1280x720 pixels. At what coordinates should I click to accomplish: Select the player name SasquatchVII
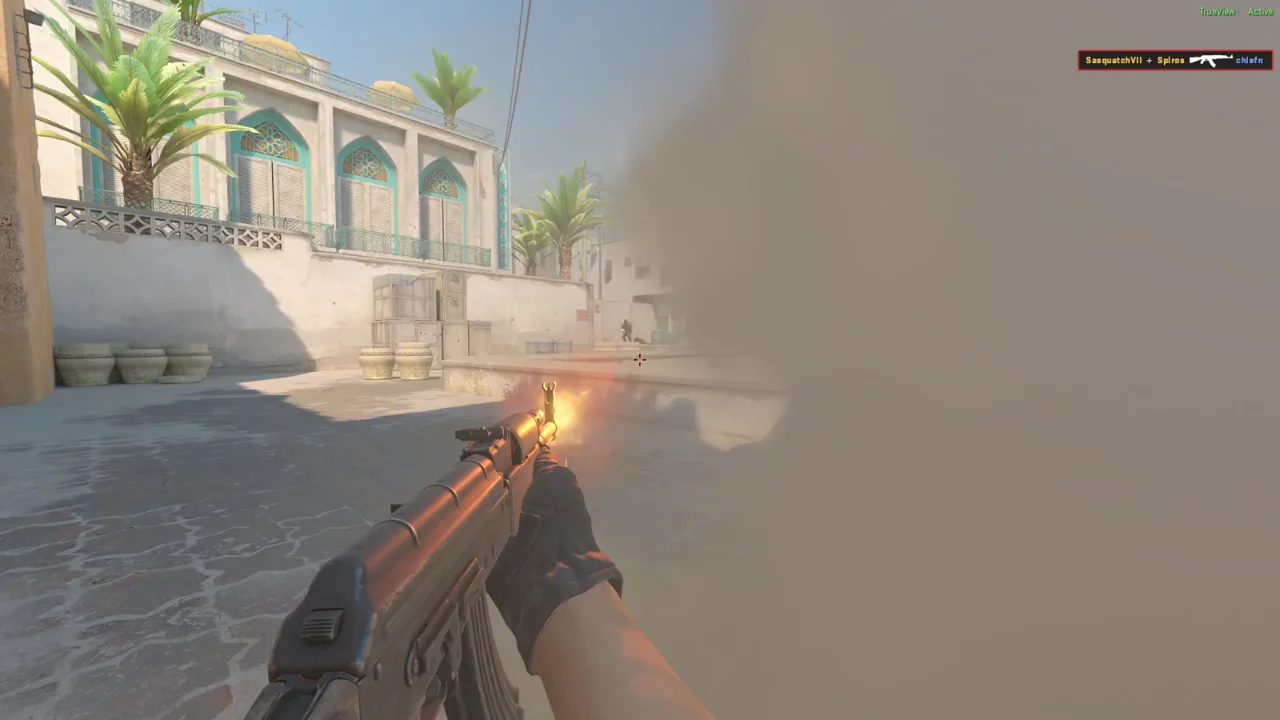(1113, 60)
